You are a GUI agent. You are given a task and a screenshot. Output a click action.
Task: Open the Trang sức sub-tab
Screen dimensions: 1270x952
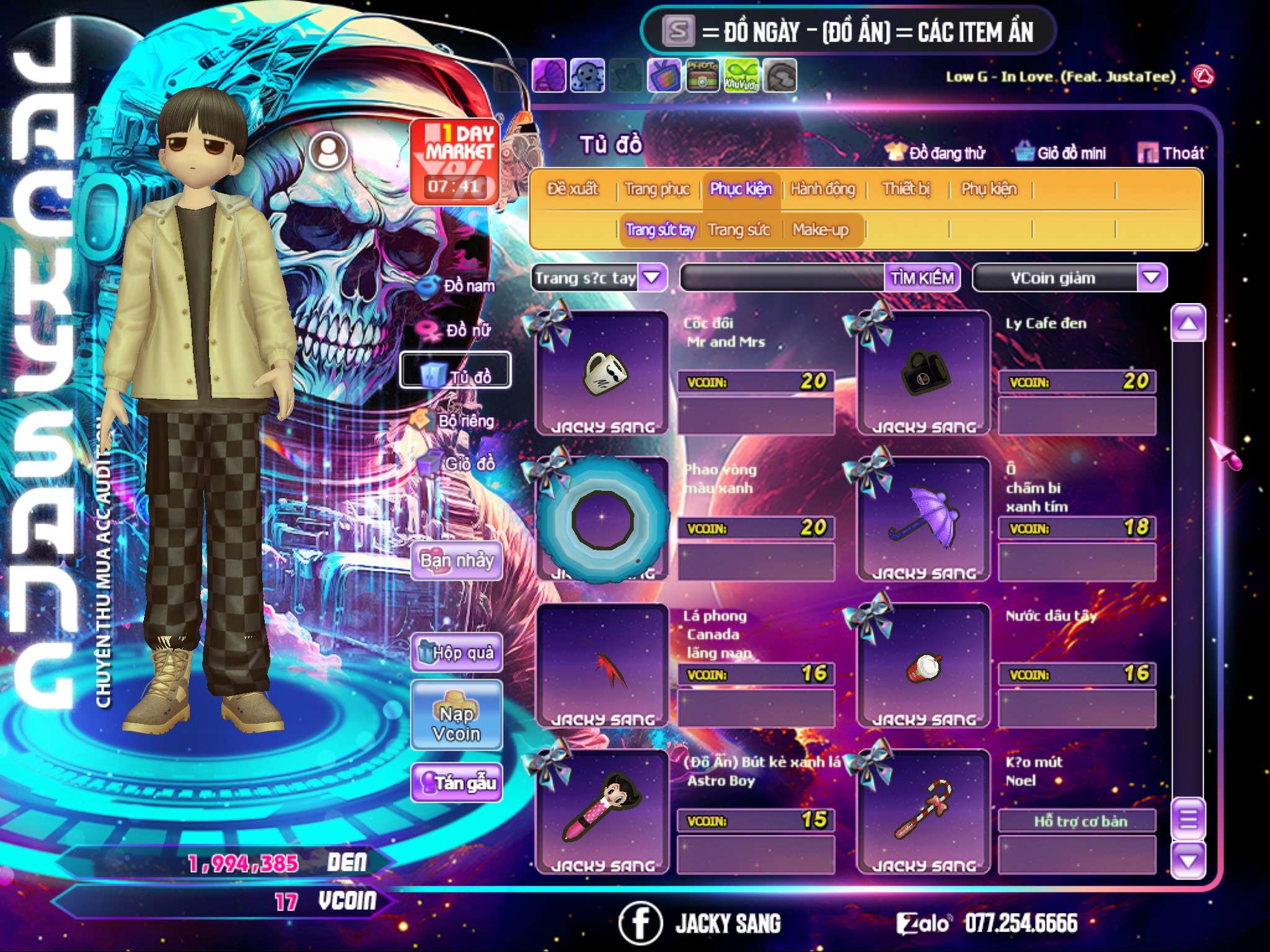pyautogui.click(x=739, y=230)
